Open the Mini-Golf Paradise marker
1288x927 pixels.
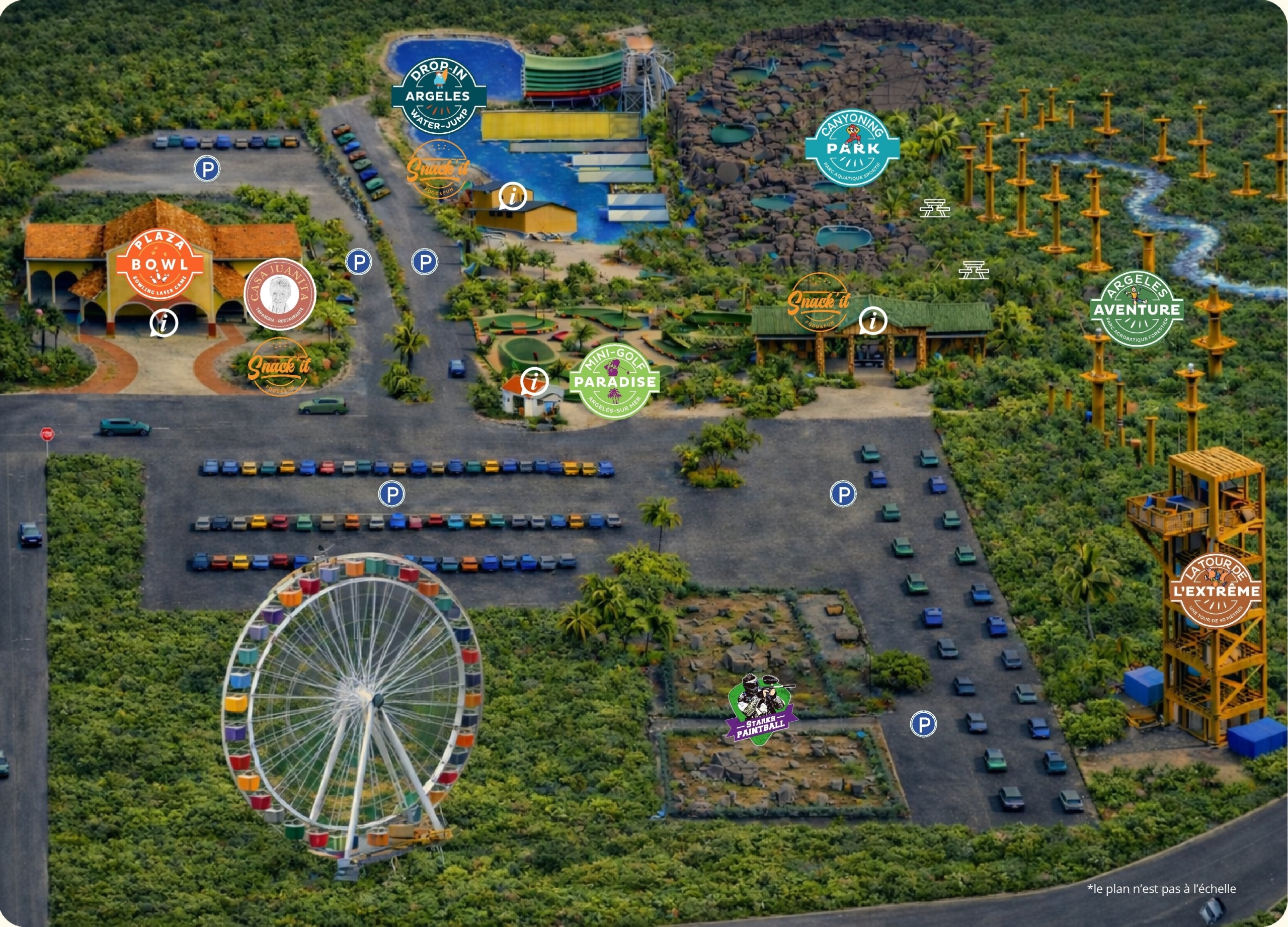pos(614,381)
